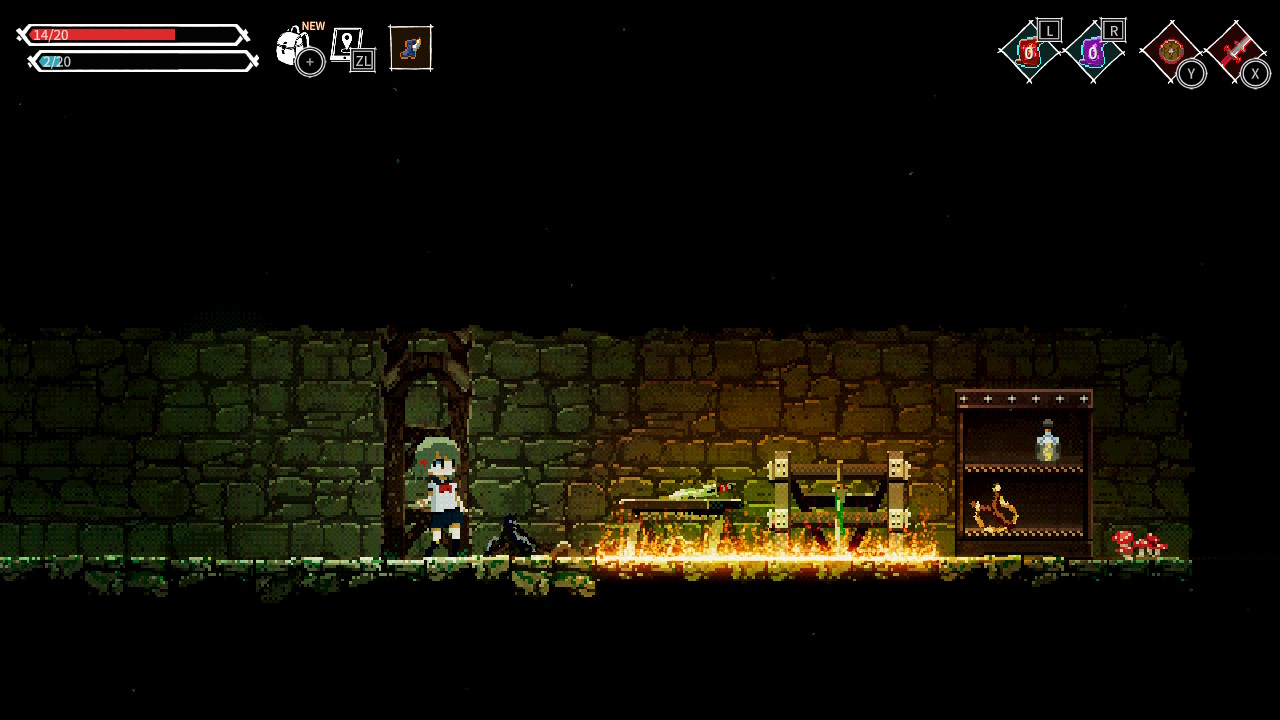Select the equipped blue boots item icon

[x=411, y=46]
